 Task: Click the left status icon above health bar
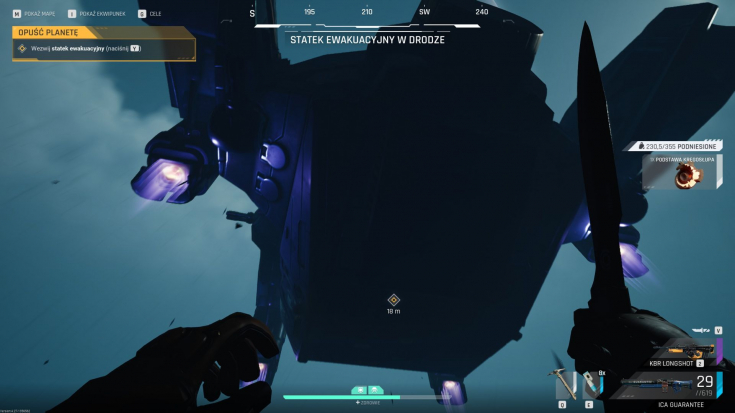click(358, 389)
